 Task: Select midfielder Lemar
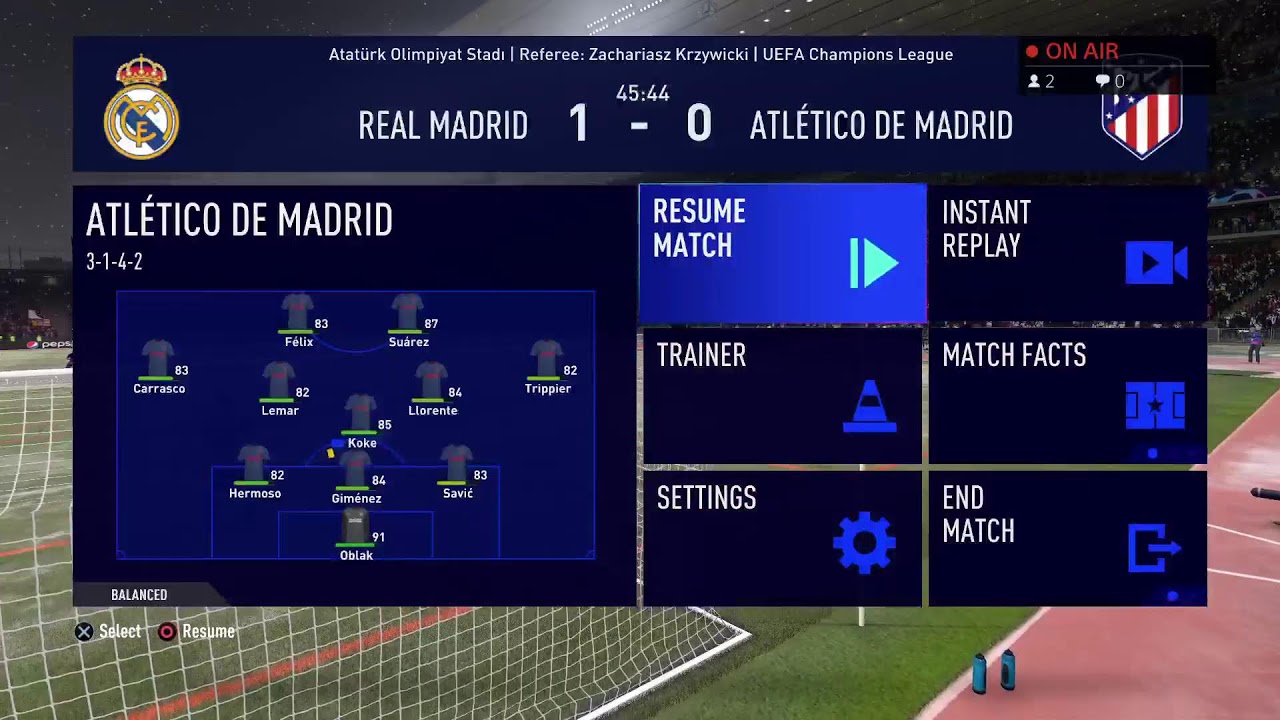(280, 387)
